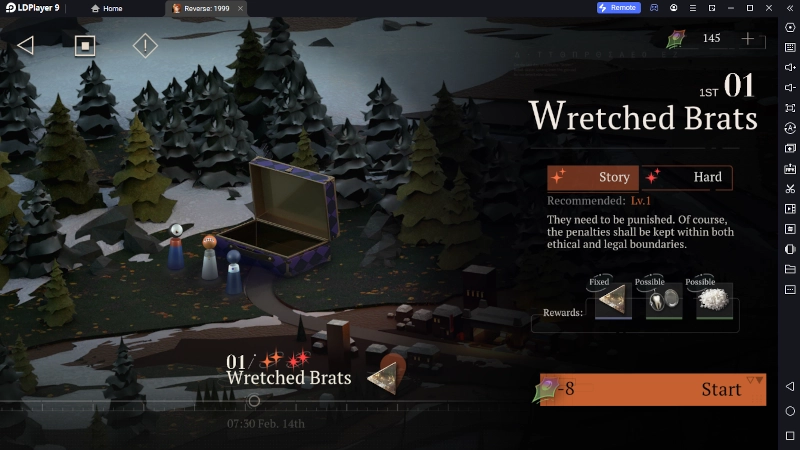
Task: Open the LDPlayer Home tab
Action: tap(107, 8)
